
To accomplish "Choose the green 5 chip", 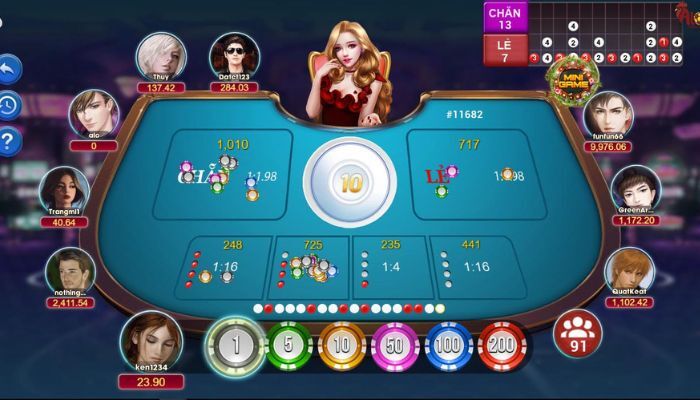I will pos(288,347).
